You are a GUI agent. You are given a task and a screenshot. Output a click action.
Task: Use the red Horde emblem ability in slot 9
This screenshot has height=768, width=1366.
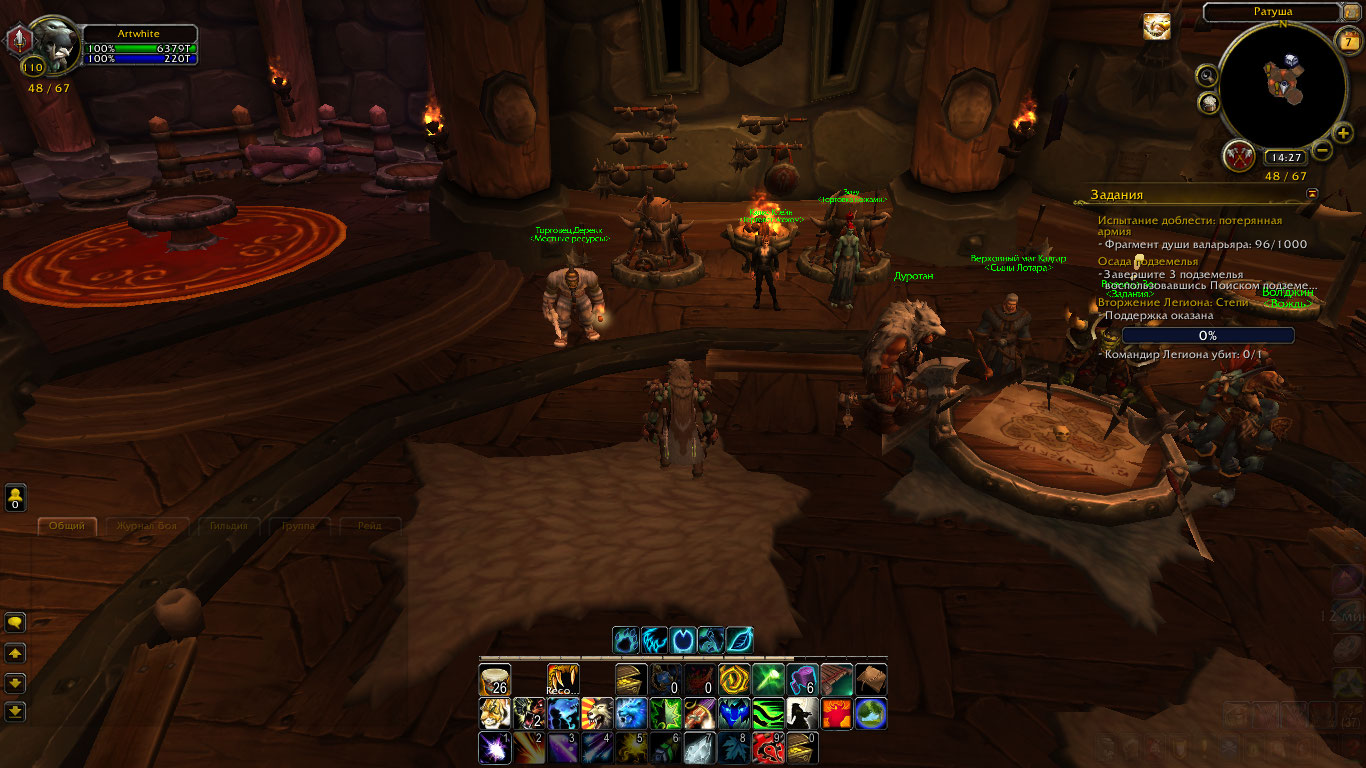tap(767, 748)
